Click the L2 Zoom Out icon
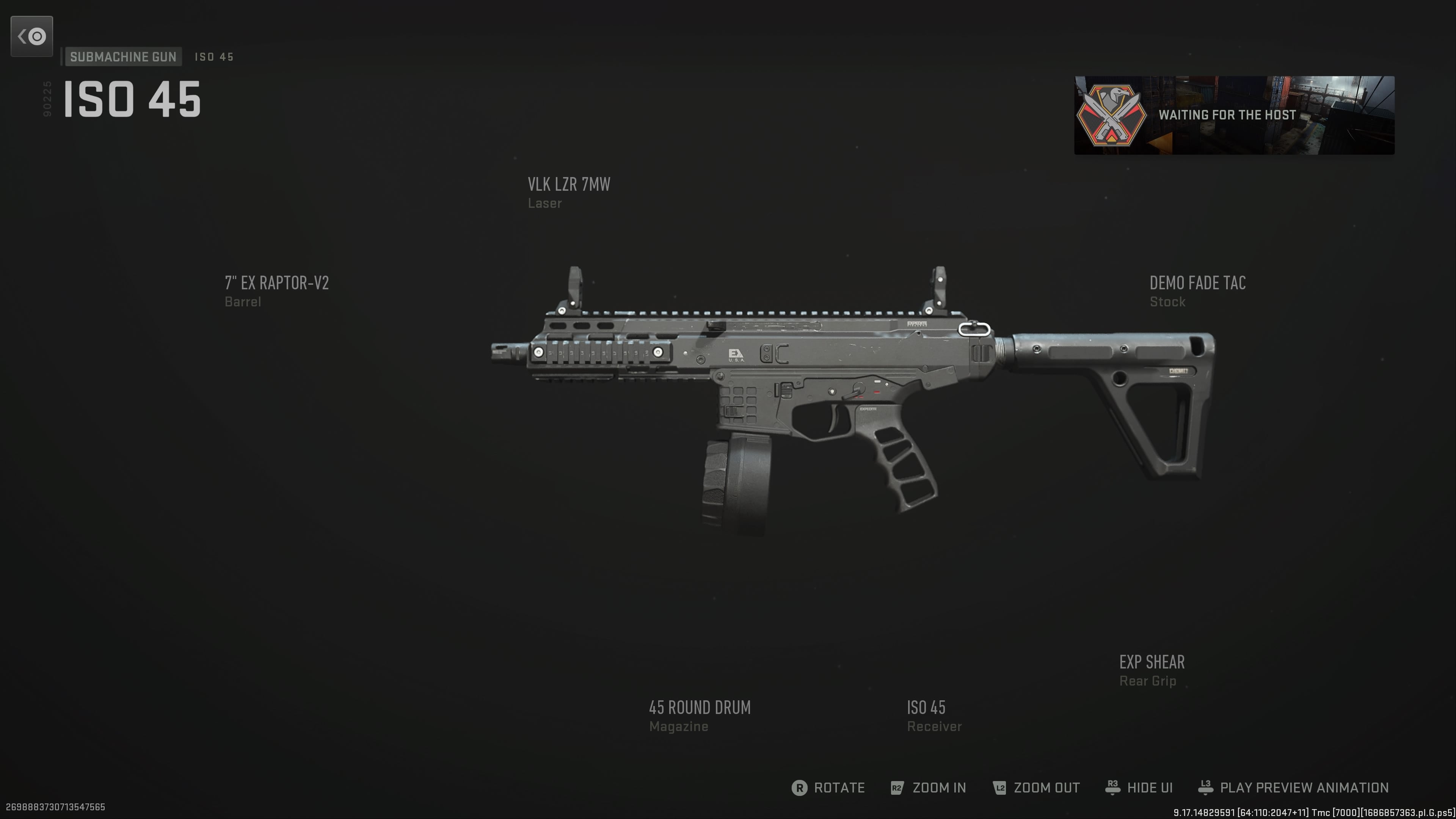 pos(999,788)
